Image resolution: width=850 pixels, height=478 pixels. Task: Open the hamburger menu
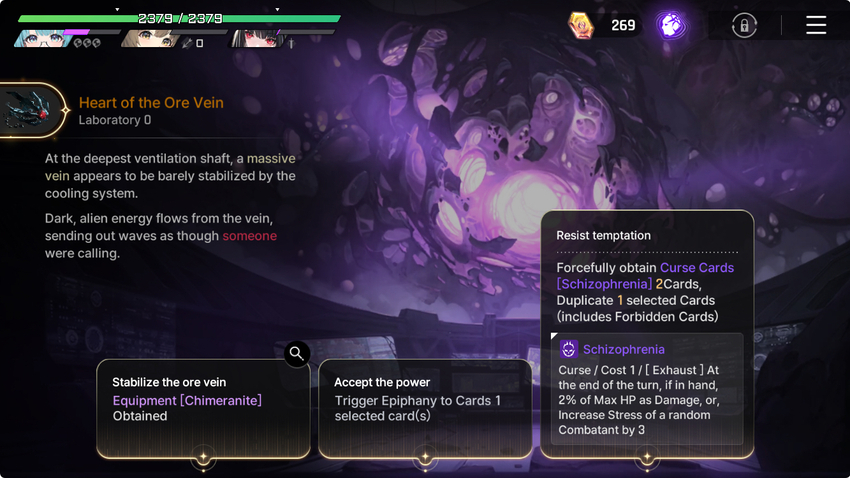pyautogui.click(x=816, y=25)
